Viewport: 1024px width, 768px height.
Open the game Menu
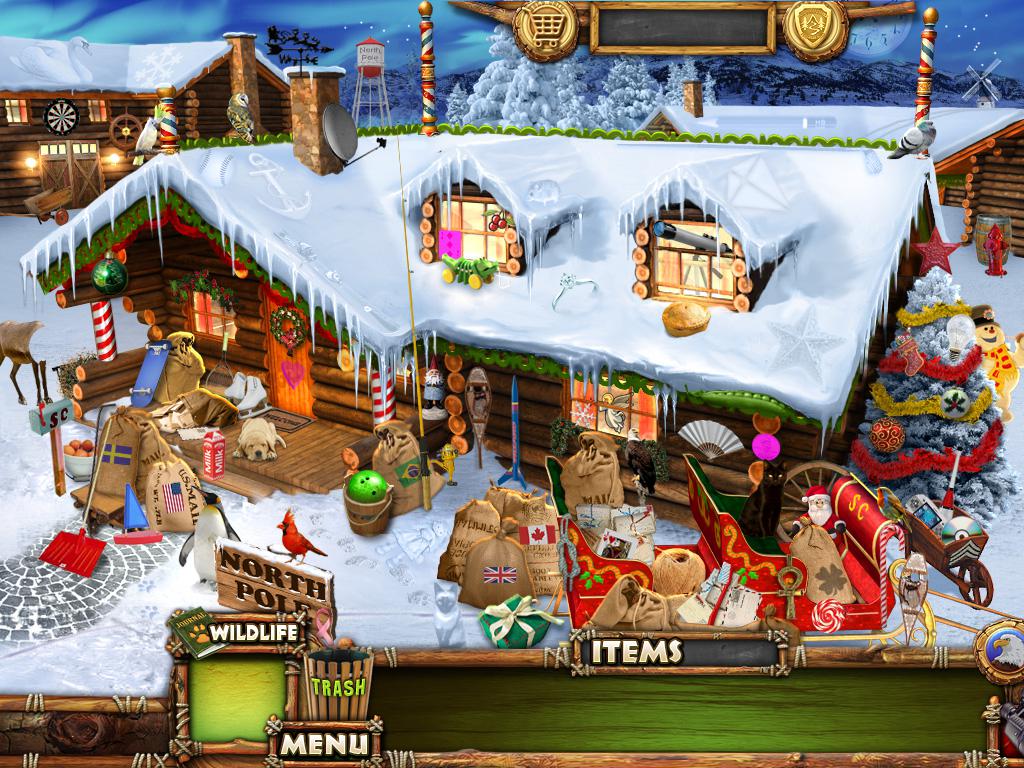point(323,744)
